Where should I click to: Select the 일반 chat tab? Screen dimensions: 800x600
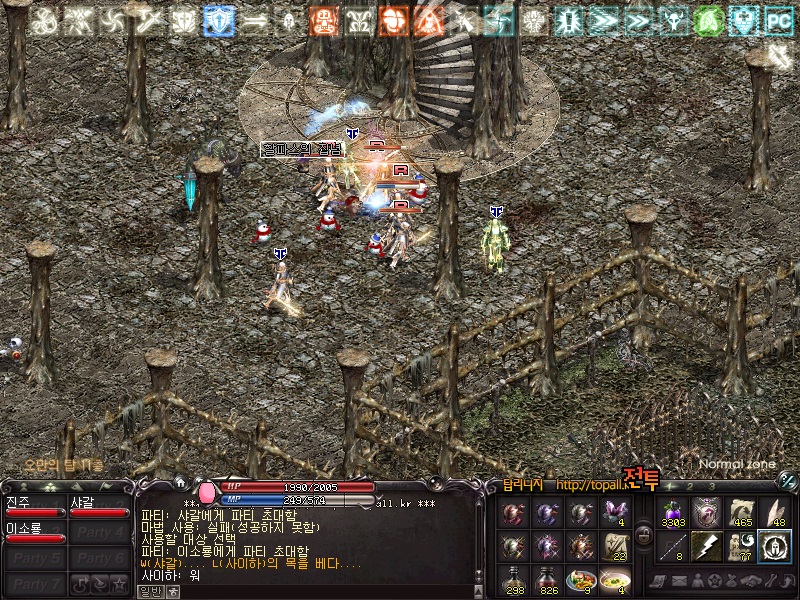[x=150, y=592]
